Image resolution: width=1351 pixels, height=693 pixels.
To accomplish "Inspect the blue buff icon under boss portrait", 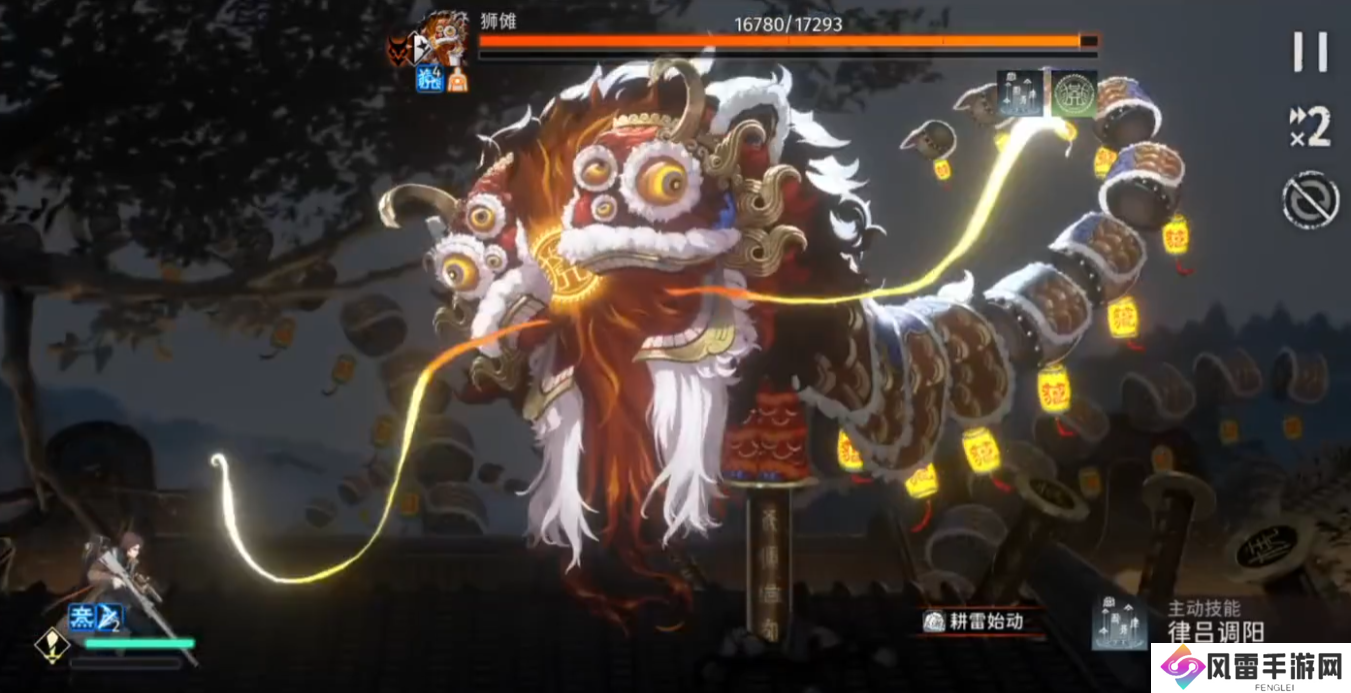I will coord(429,80).
